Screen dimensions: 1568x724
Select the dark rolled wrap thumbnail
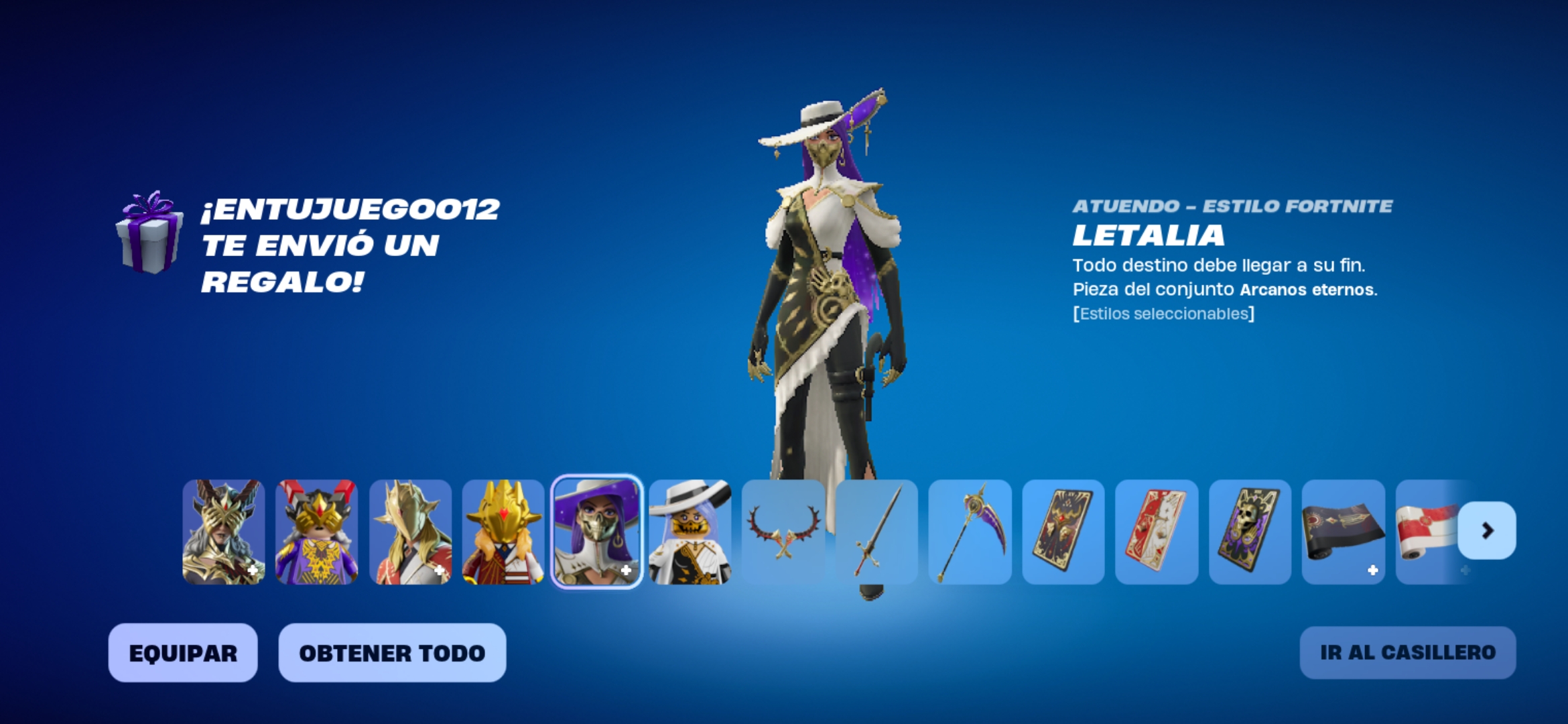coord(1343,532)
